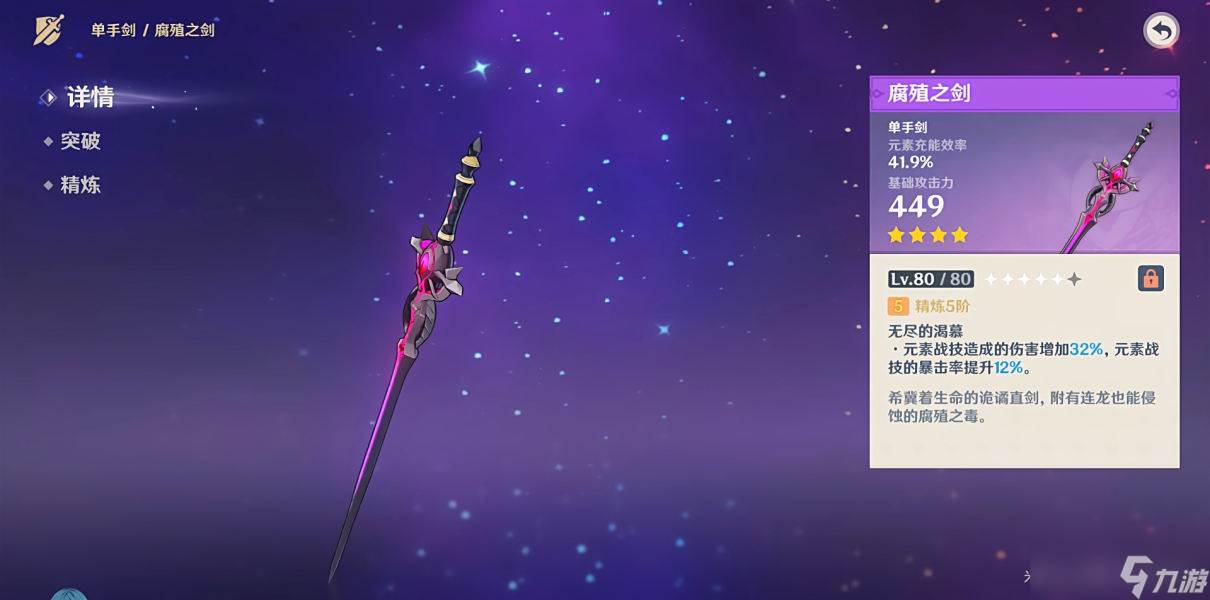Select the 精炼 refinement tab
This screenshot has width=1210, height=600.
click(x=80, y=185)
